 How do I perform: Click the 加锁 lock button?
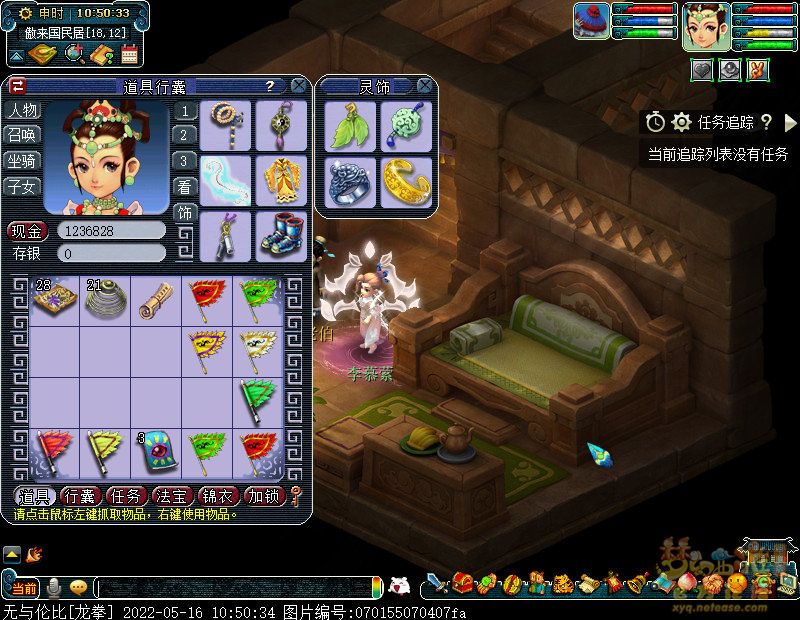[265, 496]
